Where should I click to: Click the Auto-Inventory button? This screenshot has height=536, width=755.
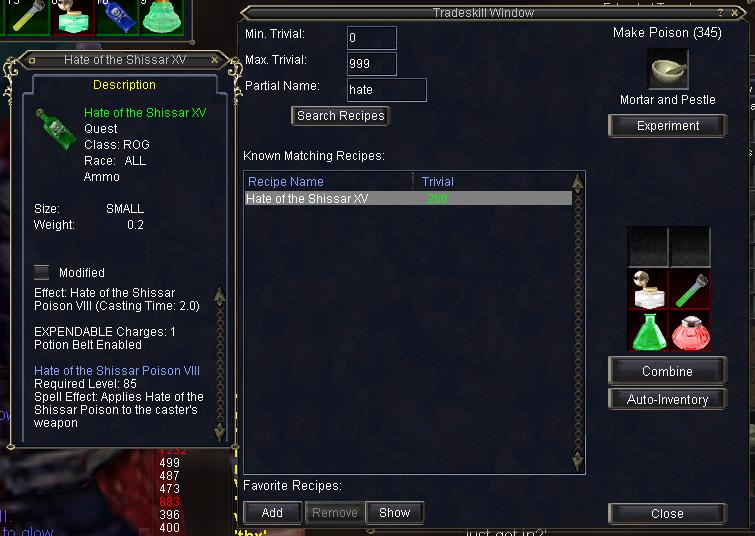point(667,399)
